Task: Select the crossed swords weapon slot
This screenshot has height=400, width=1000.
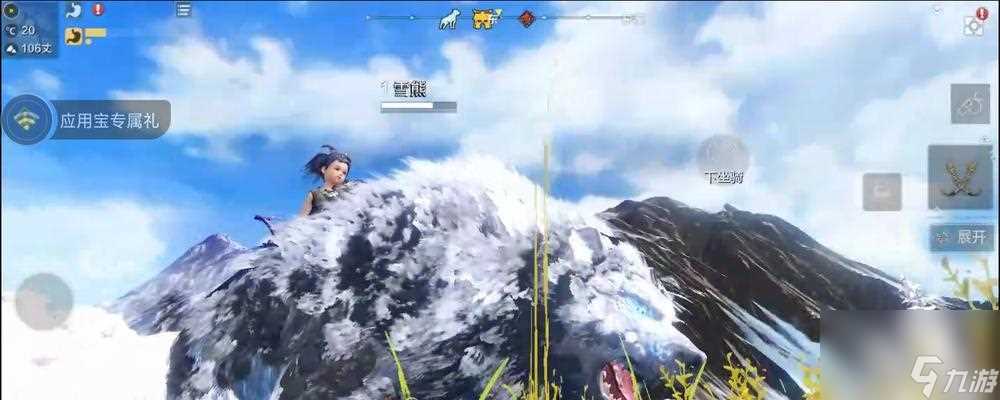Action: coord(960,179)
